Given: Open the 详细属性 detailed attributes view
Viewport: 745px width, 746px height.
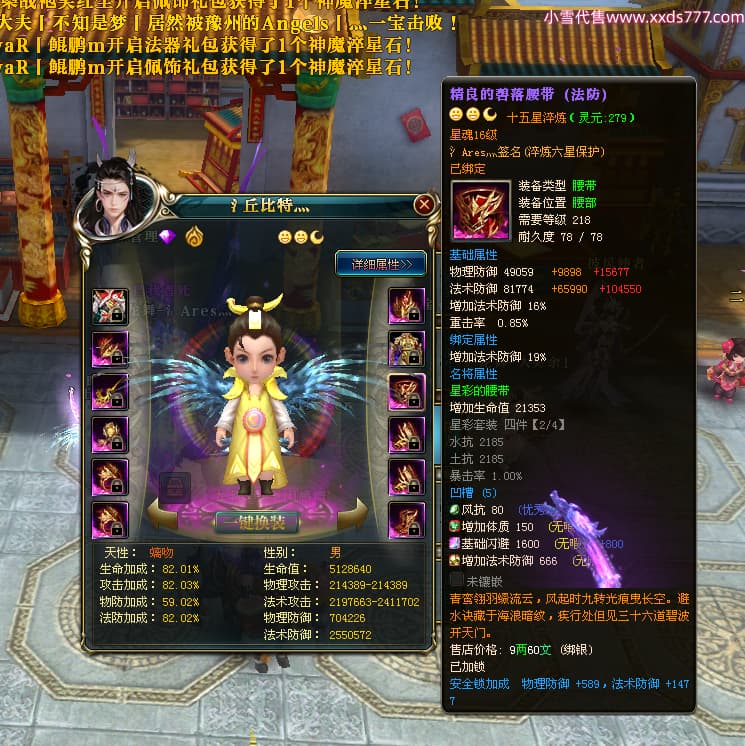Looking at the screenshot, I should pyautogui.click(x=381, y=264).
